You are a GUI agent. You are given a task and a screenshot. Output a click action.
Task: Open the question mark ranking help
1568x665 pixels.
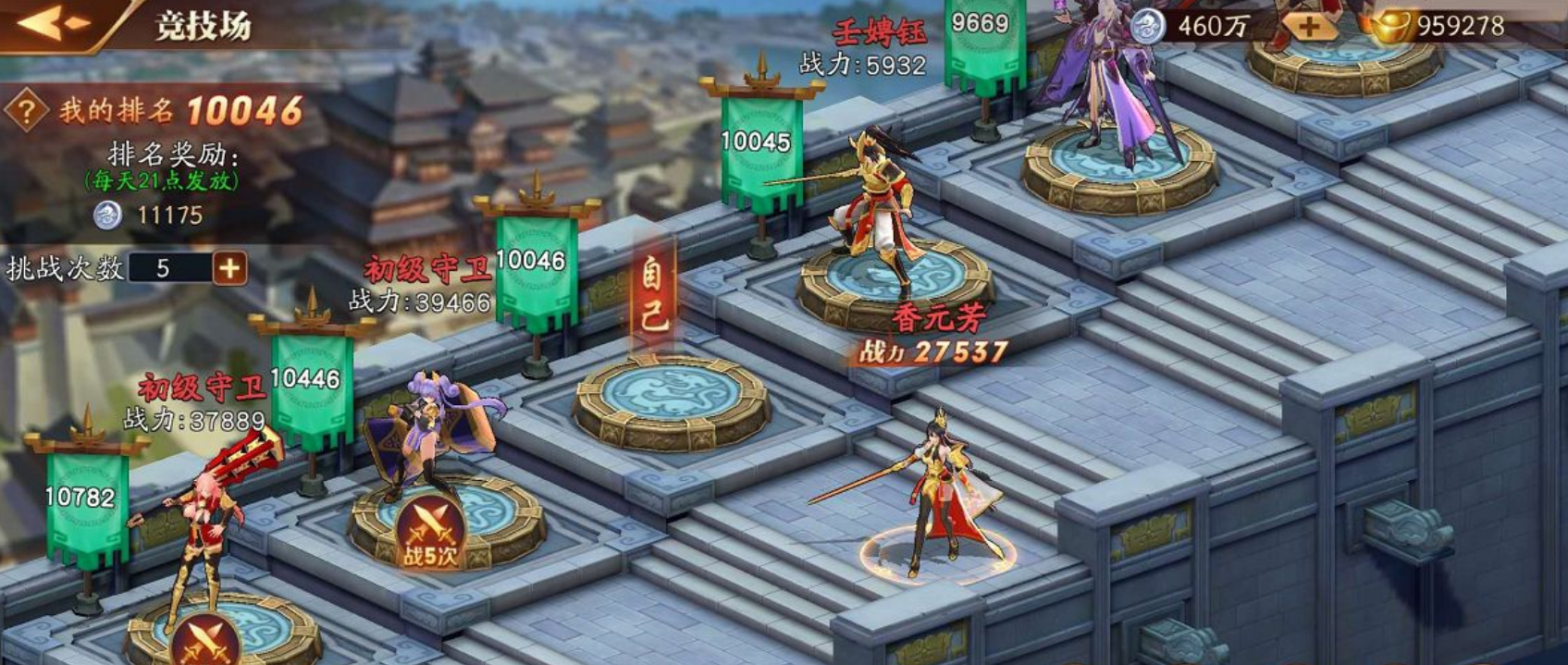(x=26, y=112)
